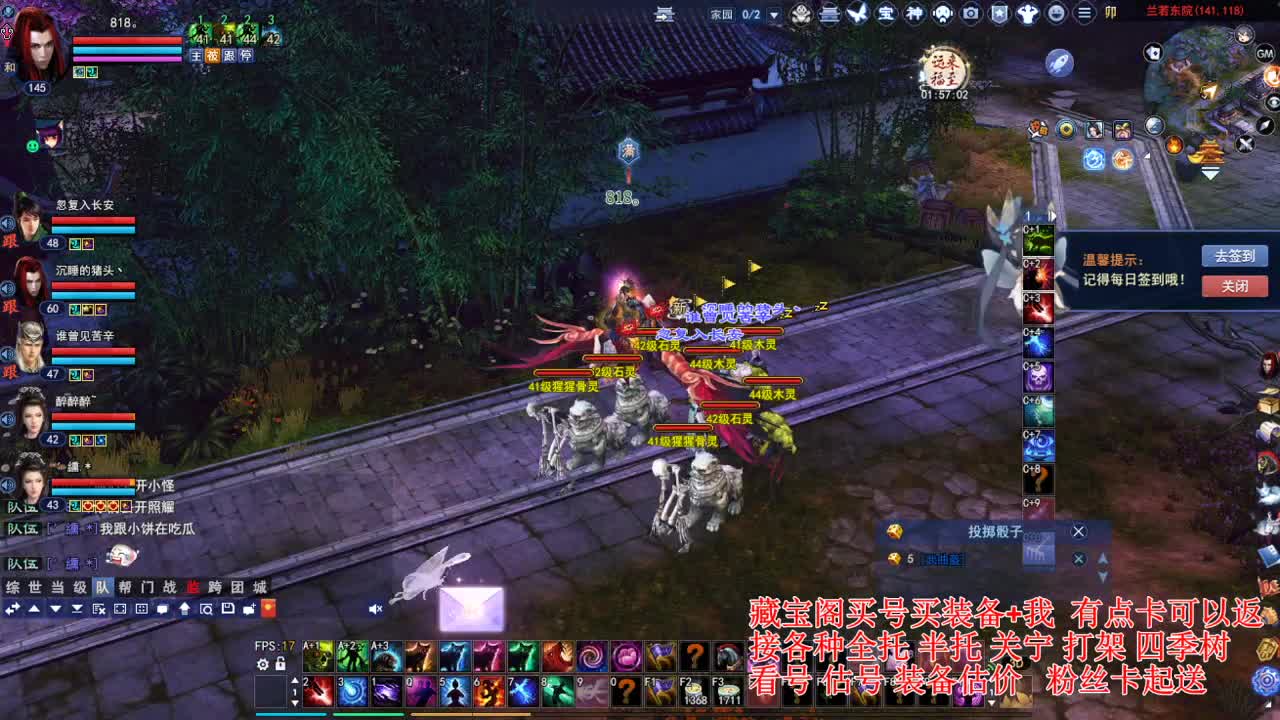Click the 神 deity icon in top bar
The width and height of the screenshot is (1280, 720).
914,14
